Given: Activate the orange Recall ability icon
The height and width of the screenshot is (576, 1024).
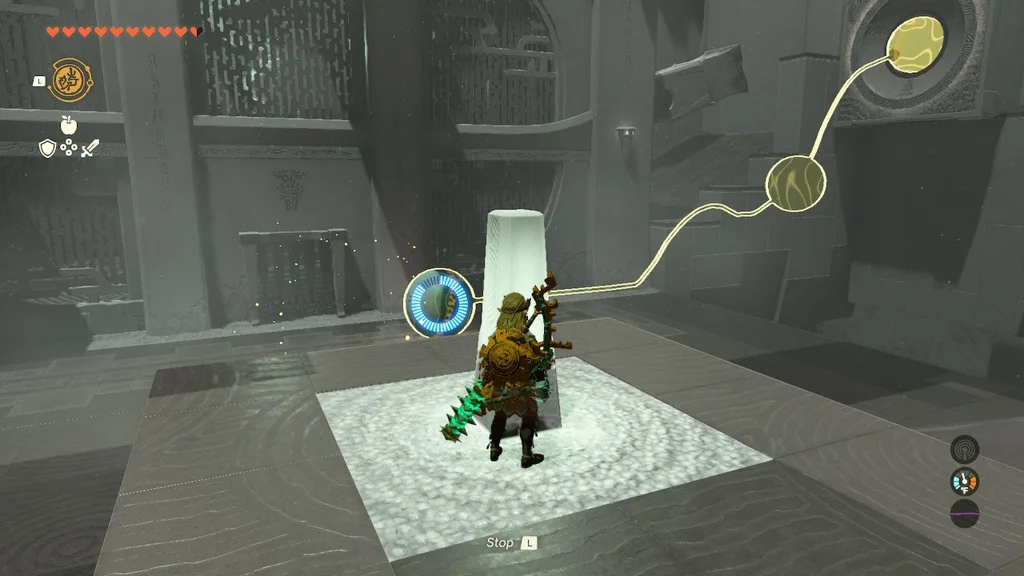Looking at the screenshot, I should [x=67, y=79].
